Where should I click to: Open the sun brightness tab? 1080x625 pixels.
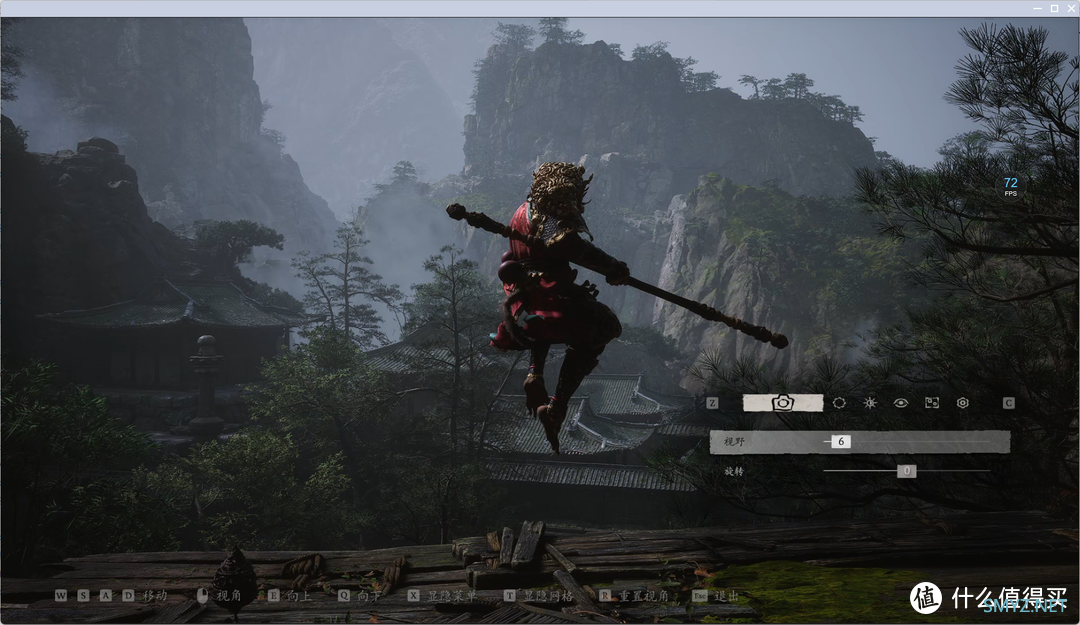(870, 402)
